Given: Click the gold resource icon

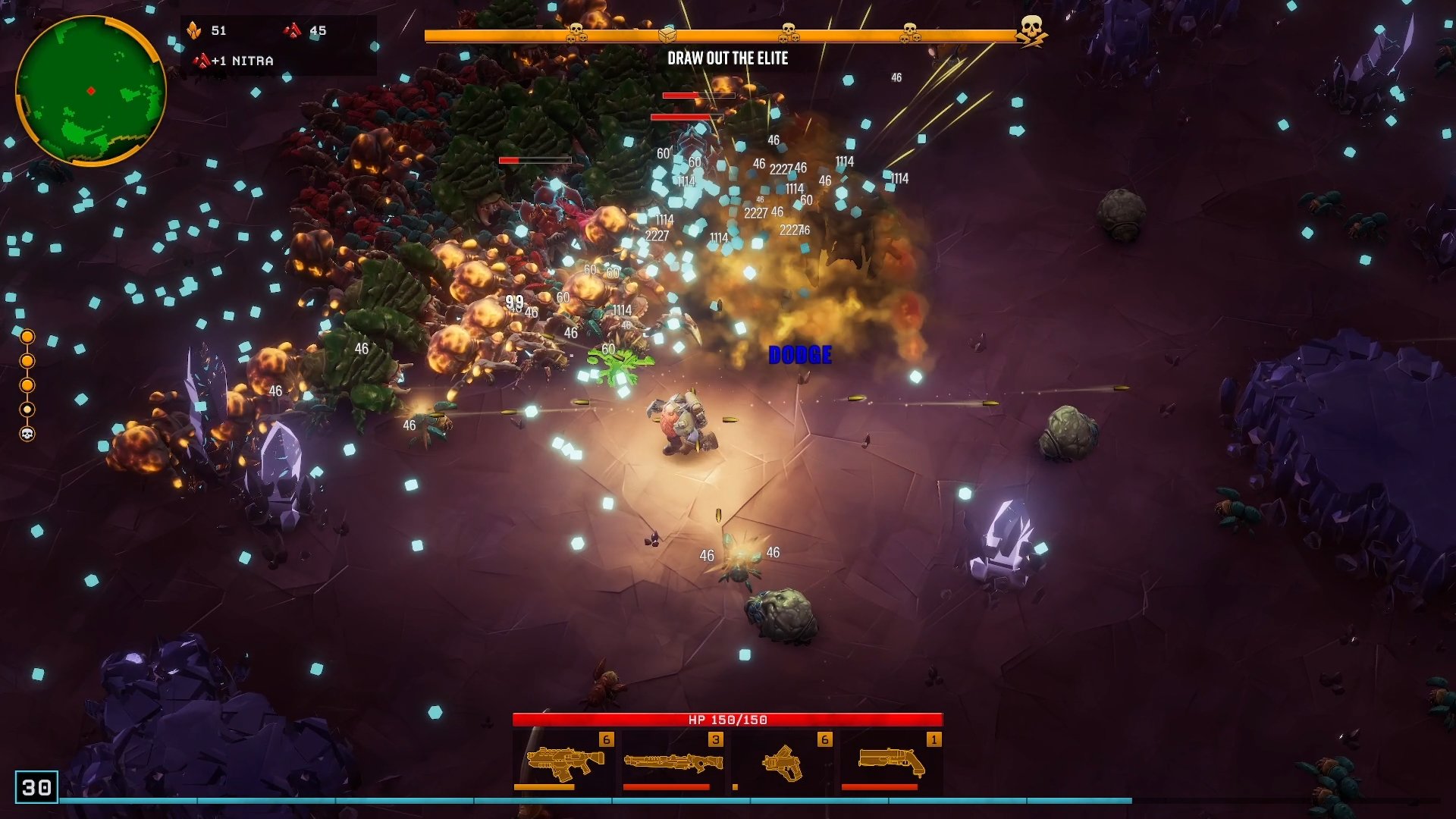Looking at the screenshot, I should point(194,30).
